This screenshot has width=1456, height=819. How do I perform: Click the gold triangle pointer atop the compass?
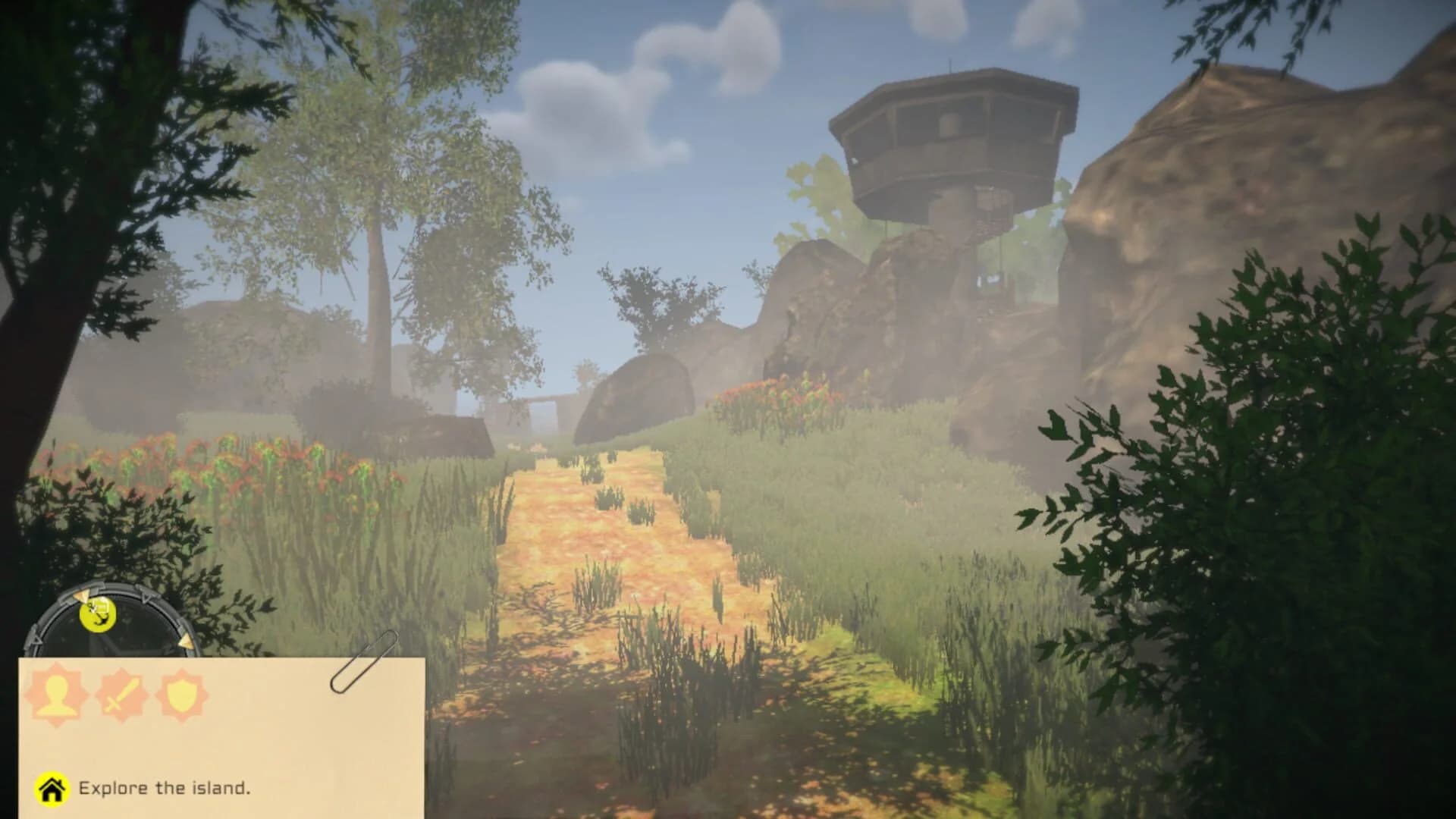[x=82, y=596]
